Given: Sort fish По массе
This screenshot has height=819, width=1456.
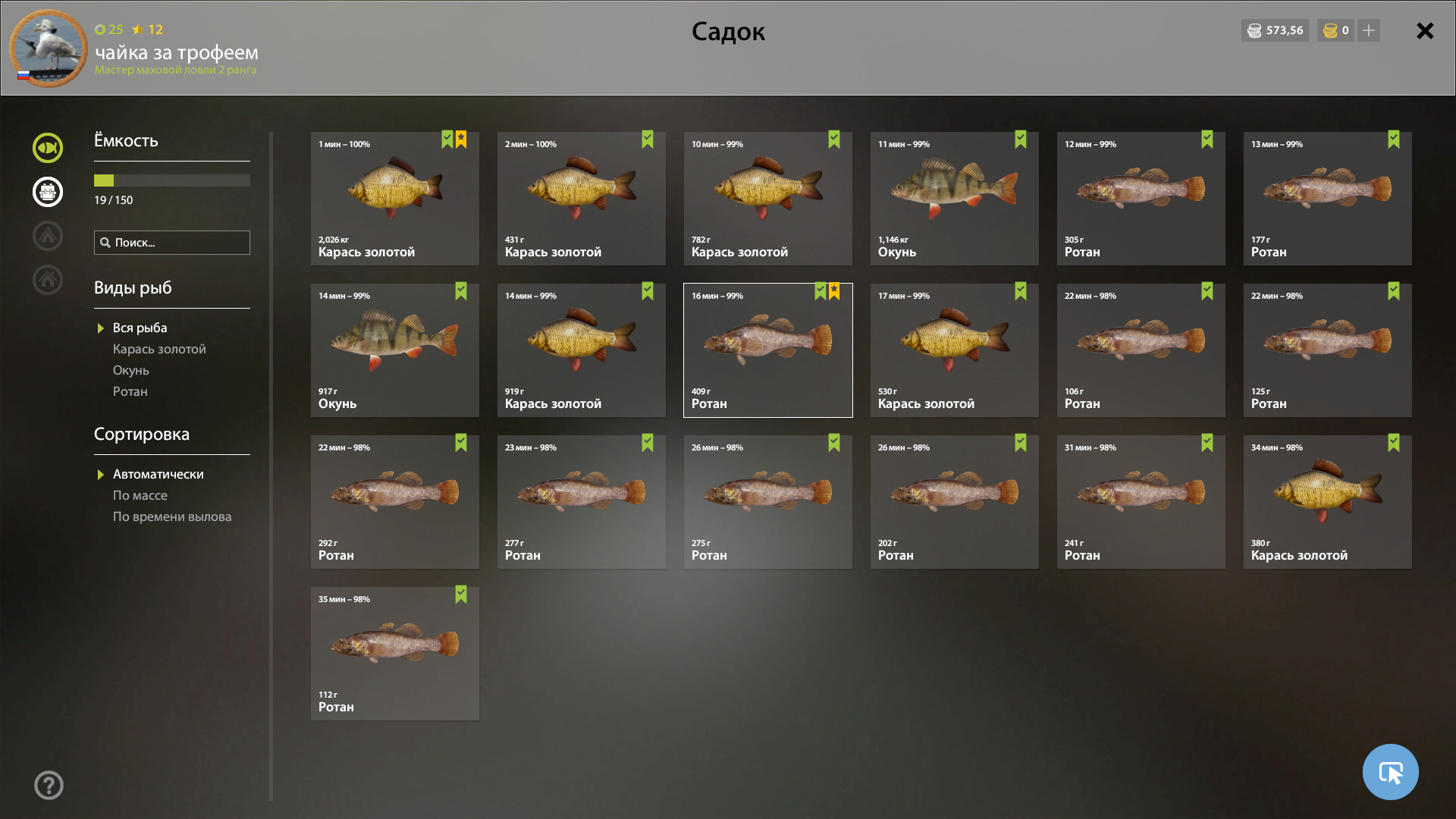Looking at the screenshot, I should (x=140, y=495).
